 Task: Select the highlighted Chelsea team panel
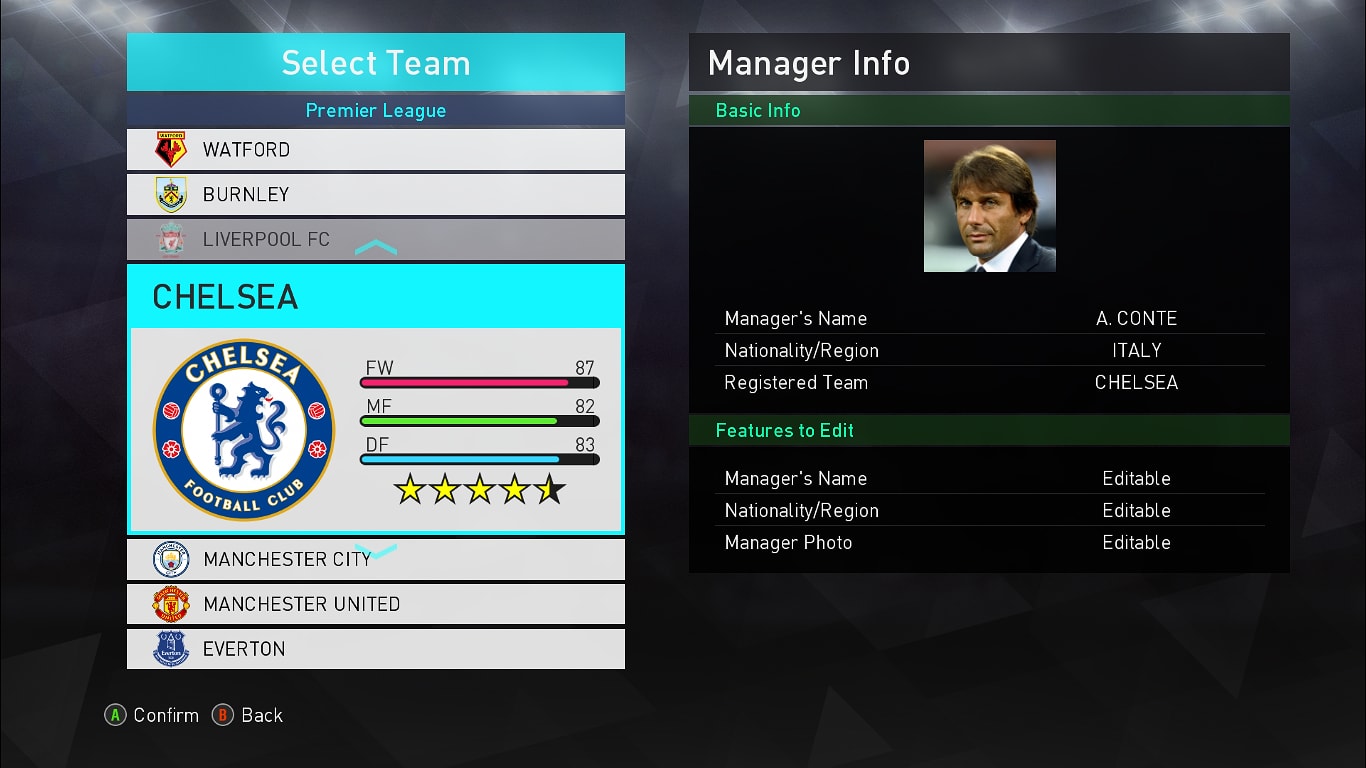[x=375, y=398]
